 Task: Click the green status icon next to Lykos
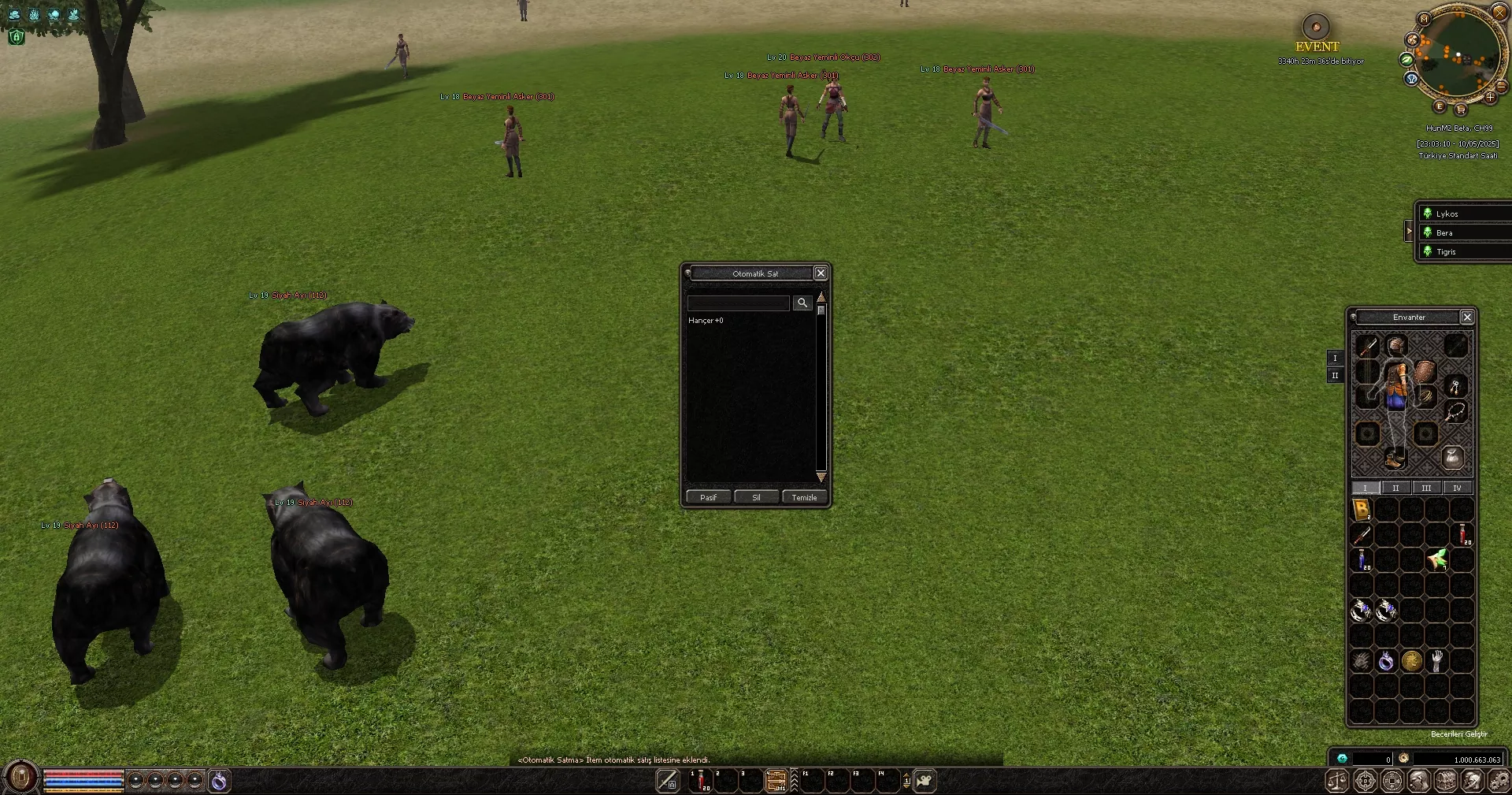[x=1428, y=214]
